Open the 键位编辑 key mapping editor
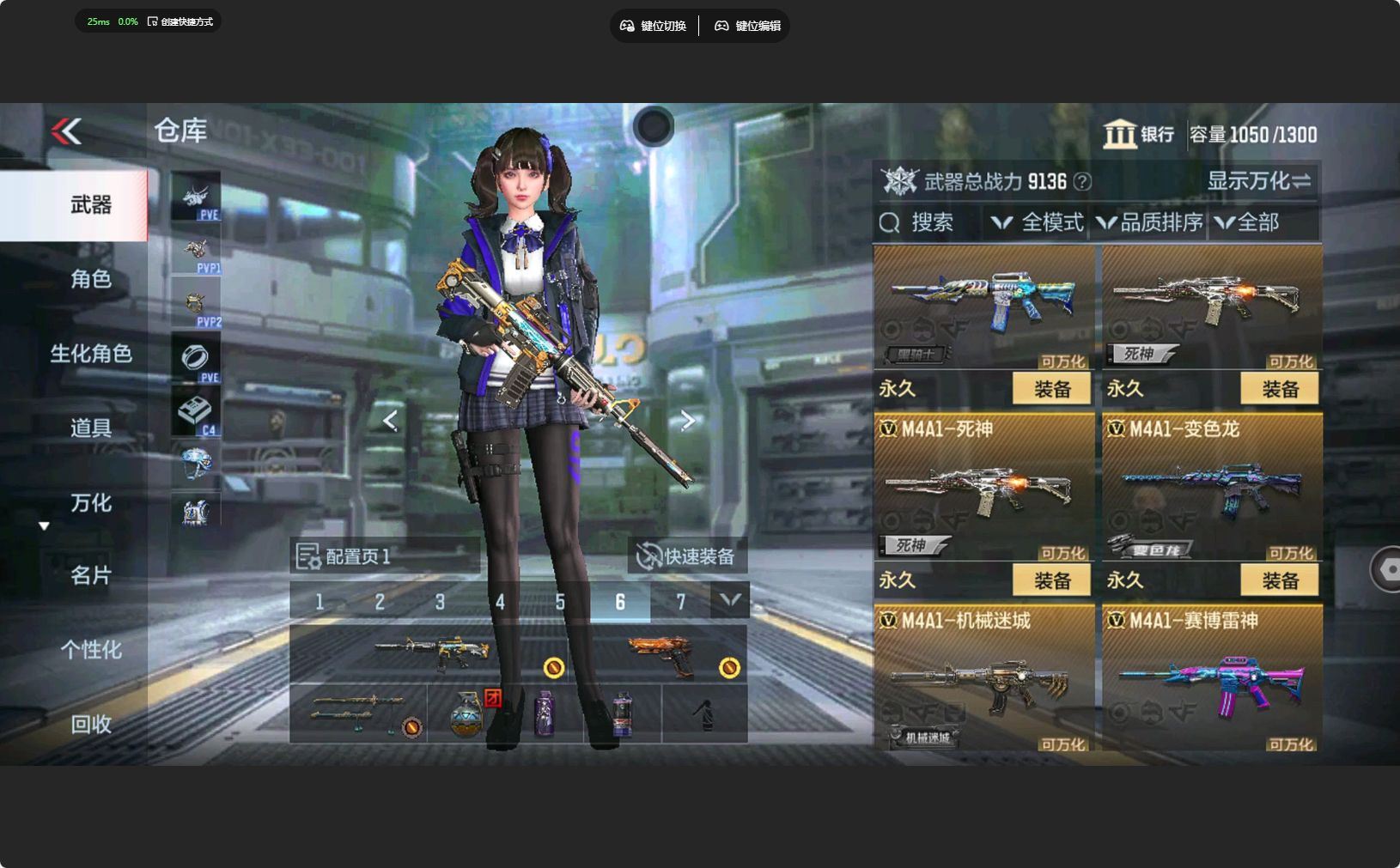 click(x=747, y=26)
